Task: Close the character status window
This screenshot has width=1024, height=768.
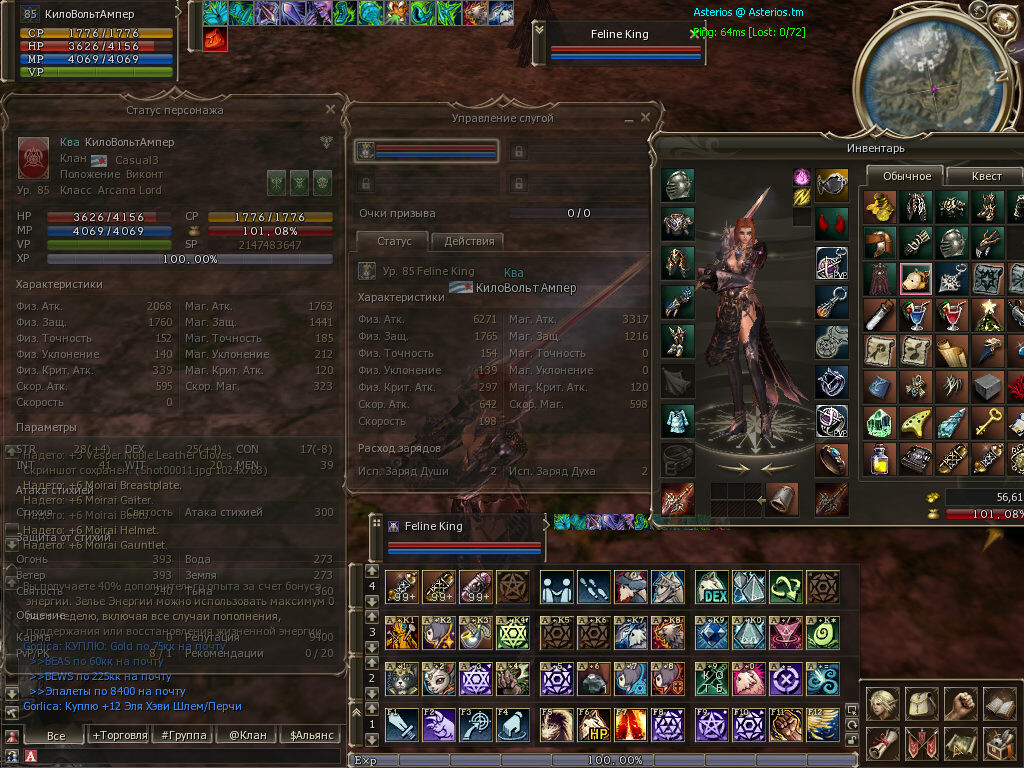Action: tap(330, 109)
